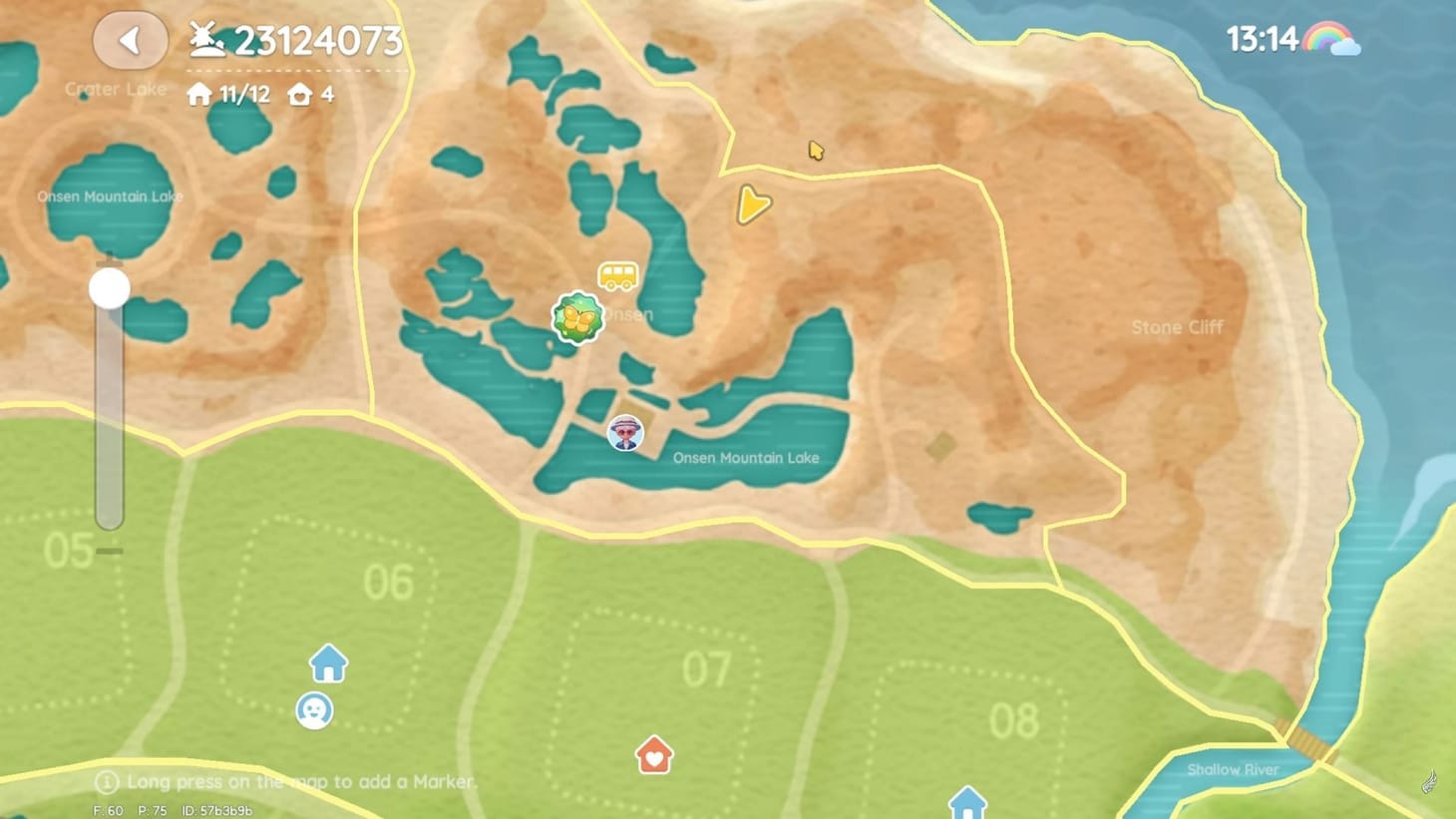Image resolution: width=1456 pixels, height=819 pixels.
Task: Click the small home icon with count 4
Action: (301, 95)
